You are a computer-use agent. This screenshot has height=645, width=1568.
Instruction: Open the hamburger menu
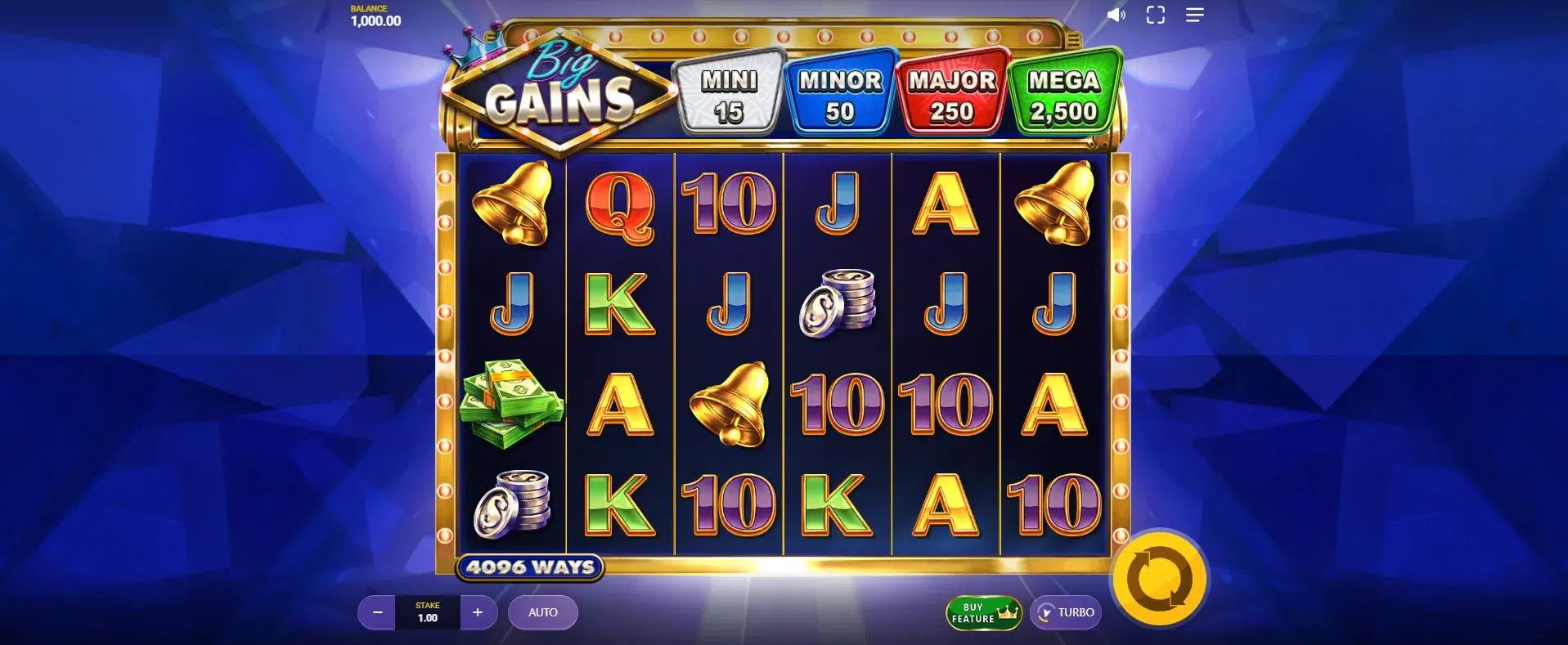1194,15
